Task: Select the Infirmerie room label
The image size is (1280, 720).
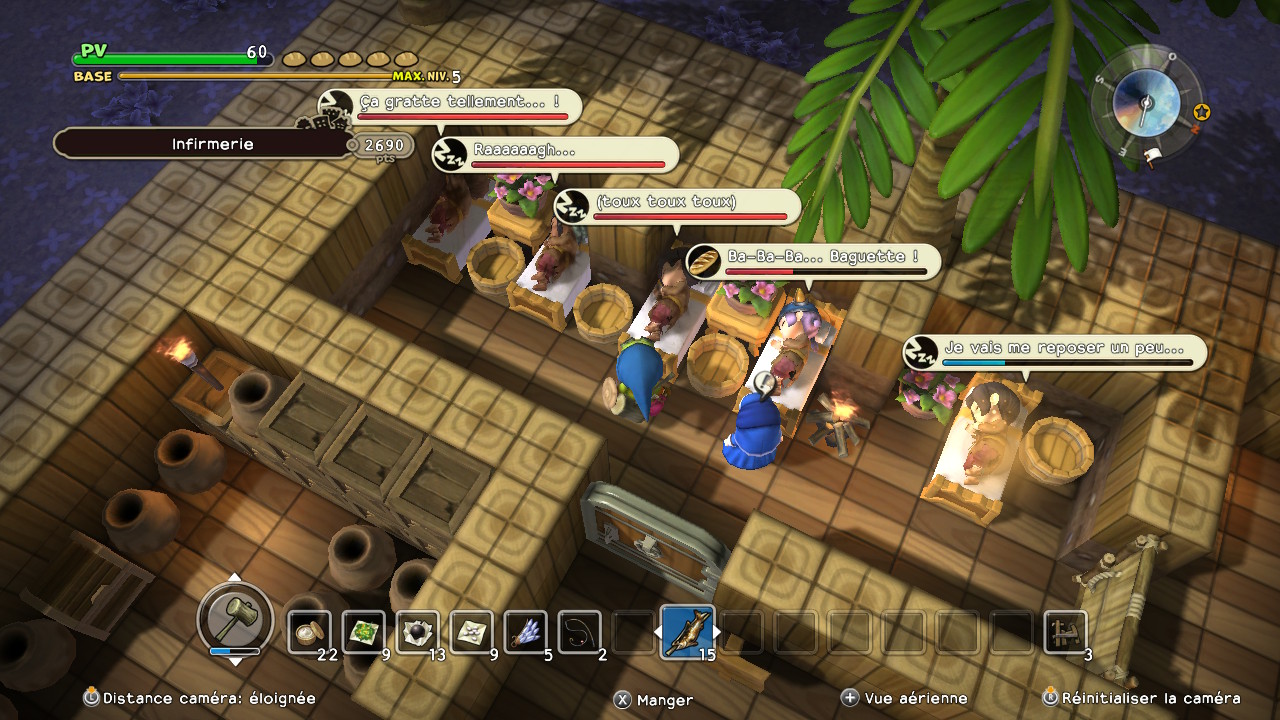Action: 212,144
